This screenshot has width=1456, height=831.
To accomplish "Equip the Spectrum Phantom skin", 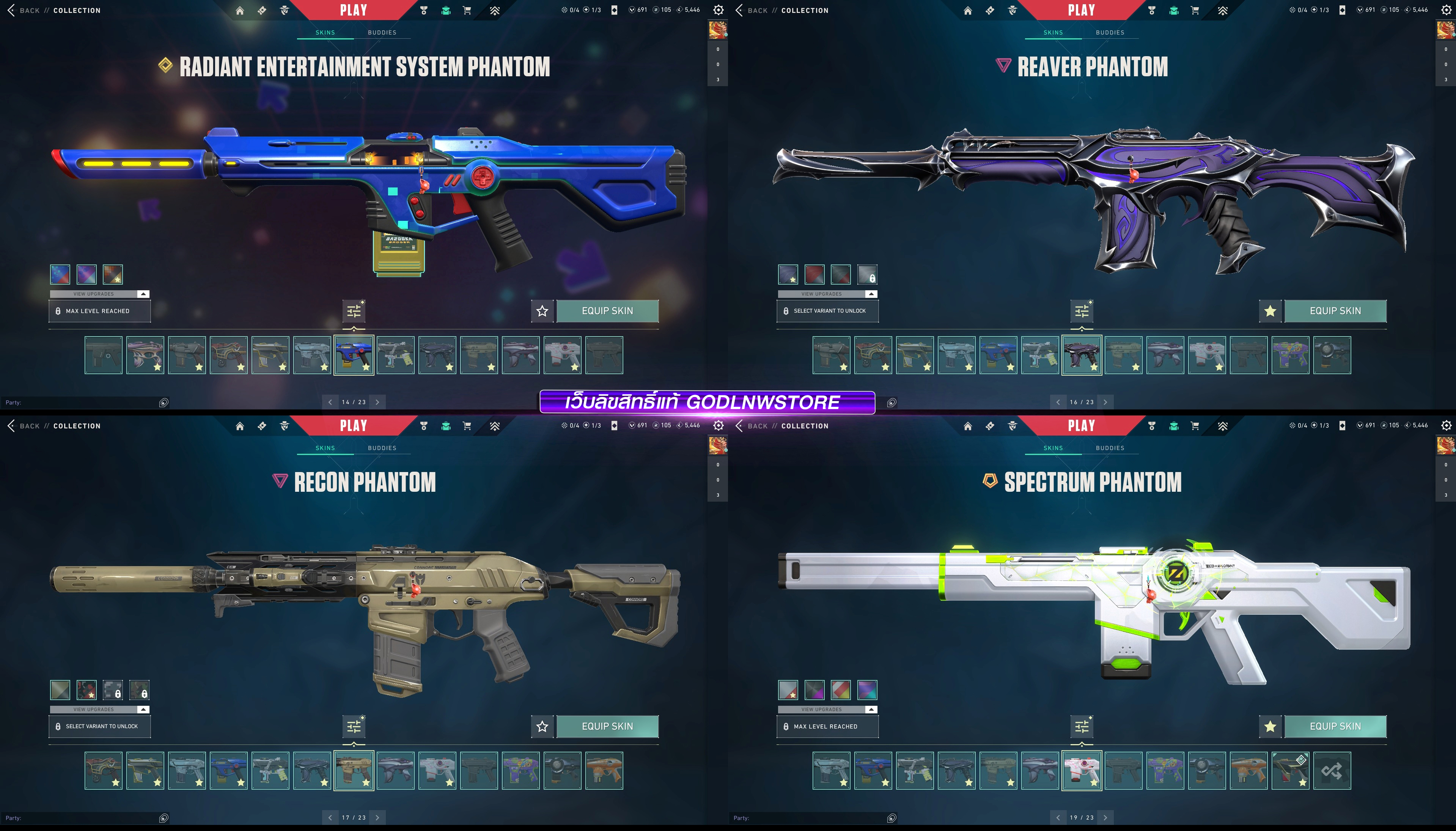I will pyautogui.click(x=1335, y=727).
